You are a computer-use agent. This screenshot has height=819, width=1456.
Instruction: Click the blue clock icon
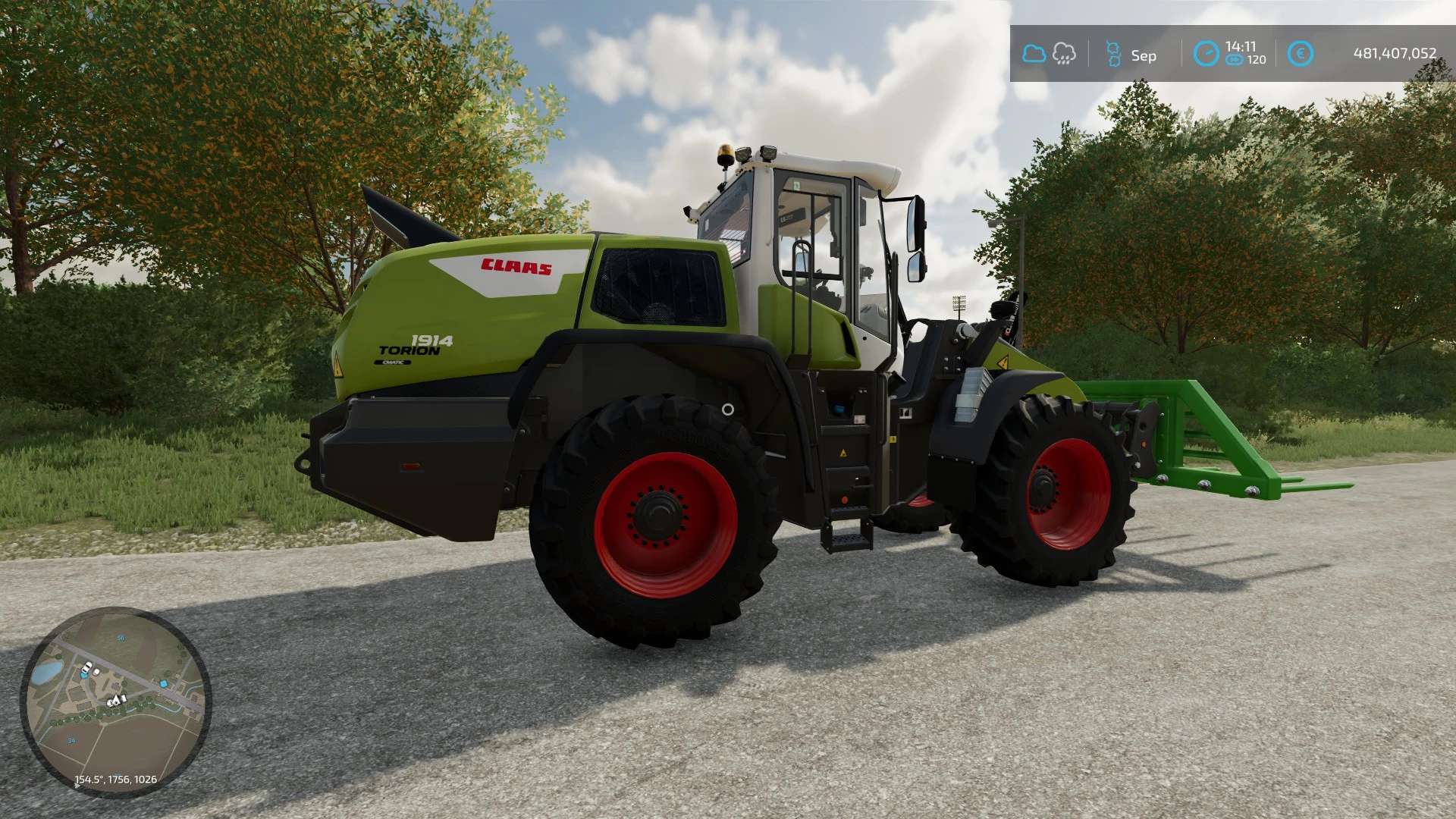[x=1206, y=54]
